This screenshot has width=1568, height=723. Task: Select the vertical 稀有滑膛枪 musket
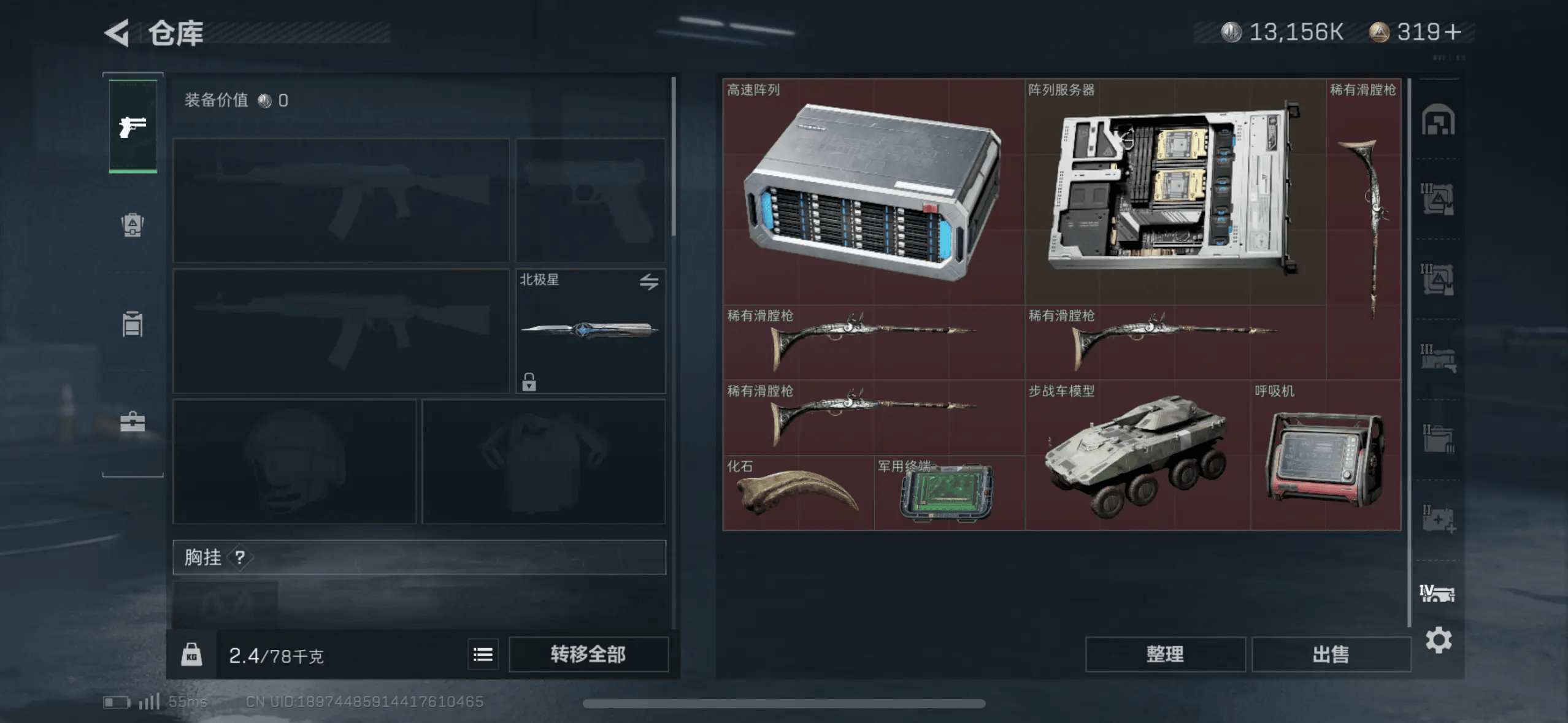pyautogui.click(x=1363, y=228)
